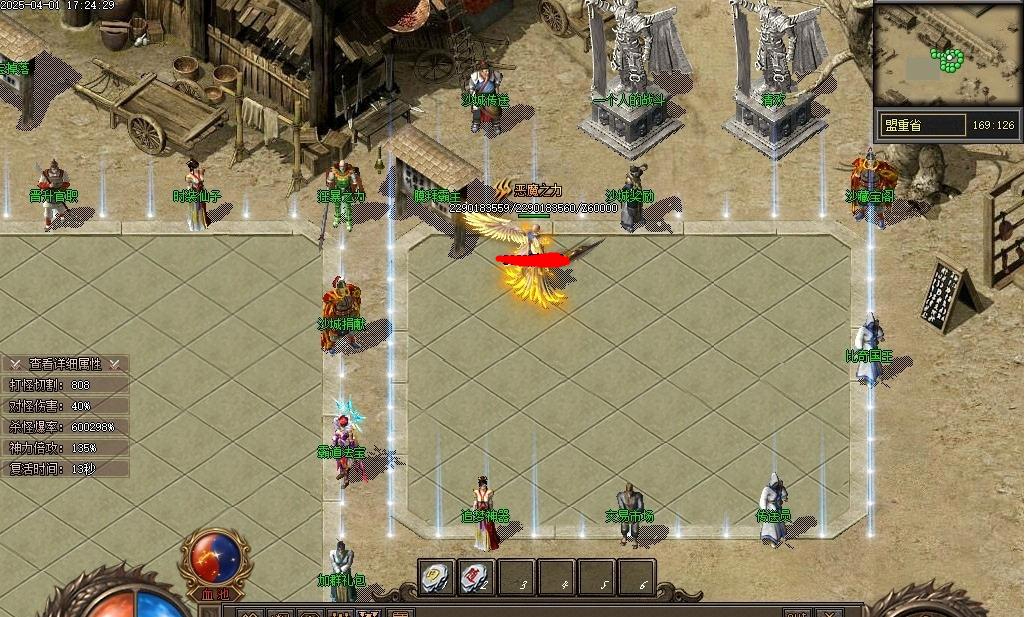Use the red rune stone in hotbar slot 2

tap(476, 577)
